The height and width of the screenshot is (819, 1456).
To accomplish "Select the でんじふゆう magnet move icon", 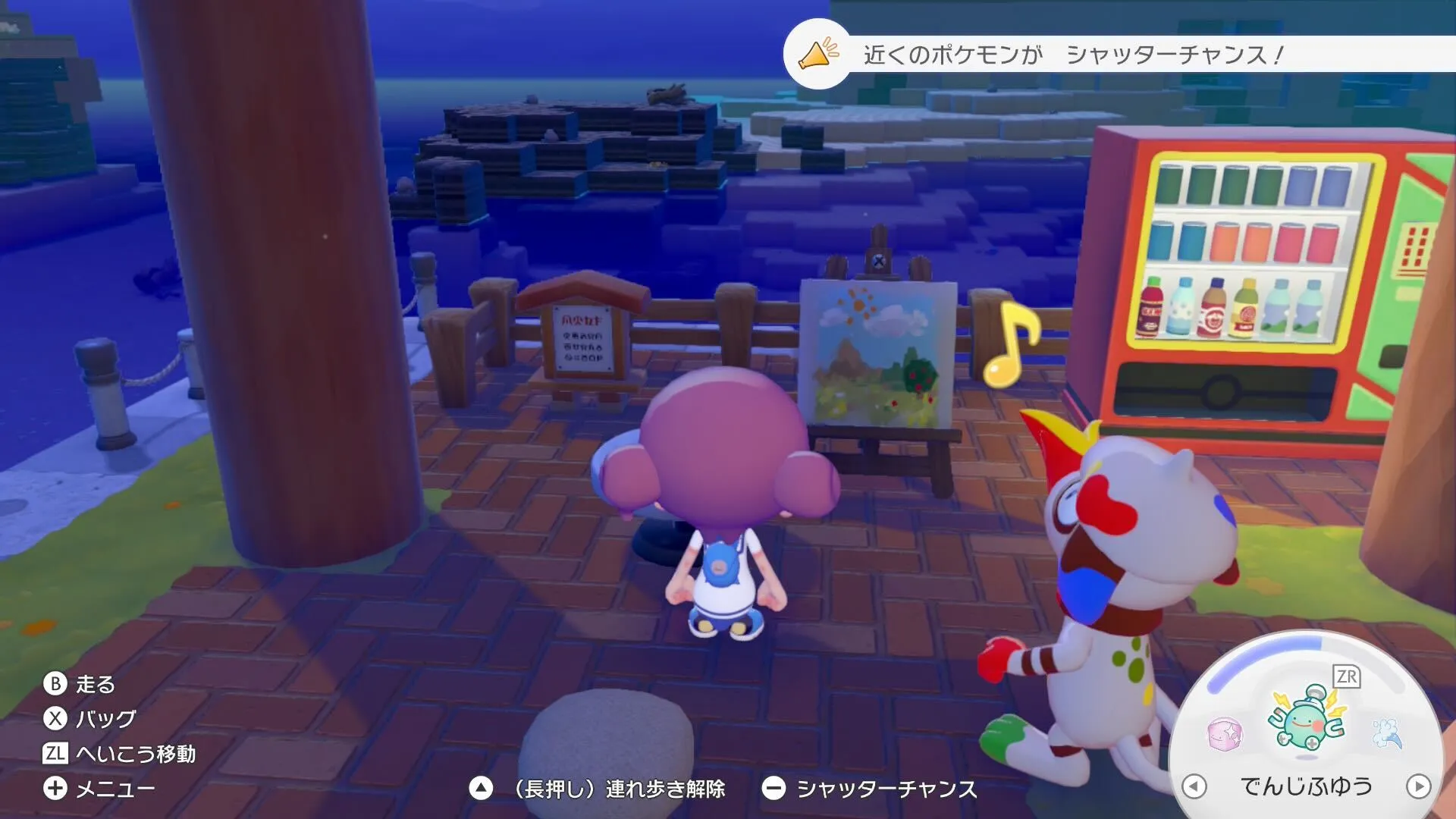I will point(1306,718).
